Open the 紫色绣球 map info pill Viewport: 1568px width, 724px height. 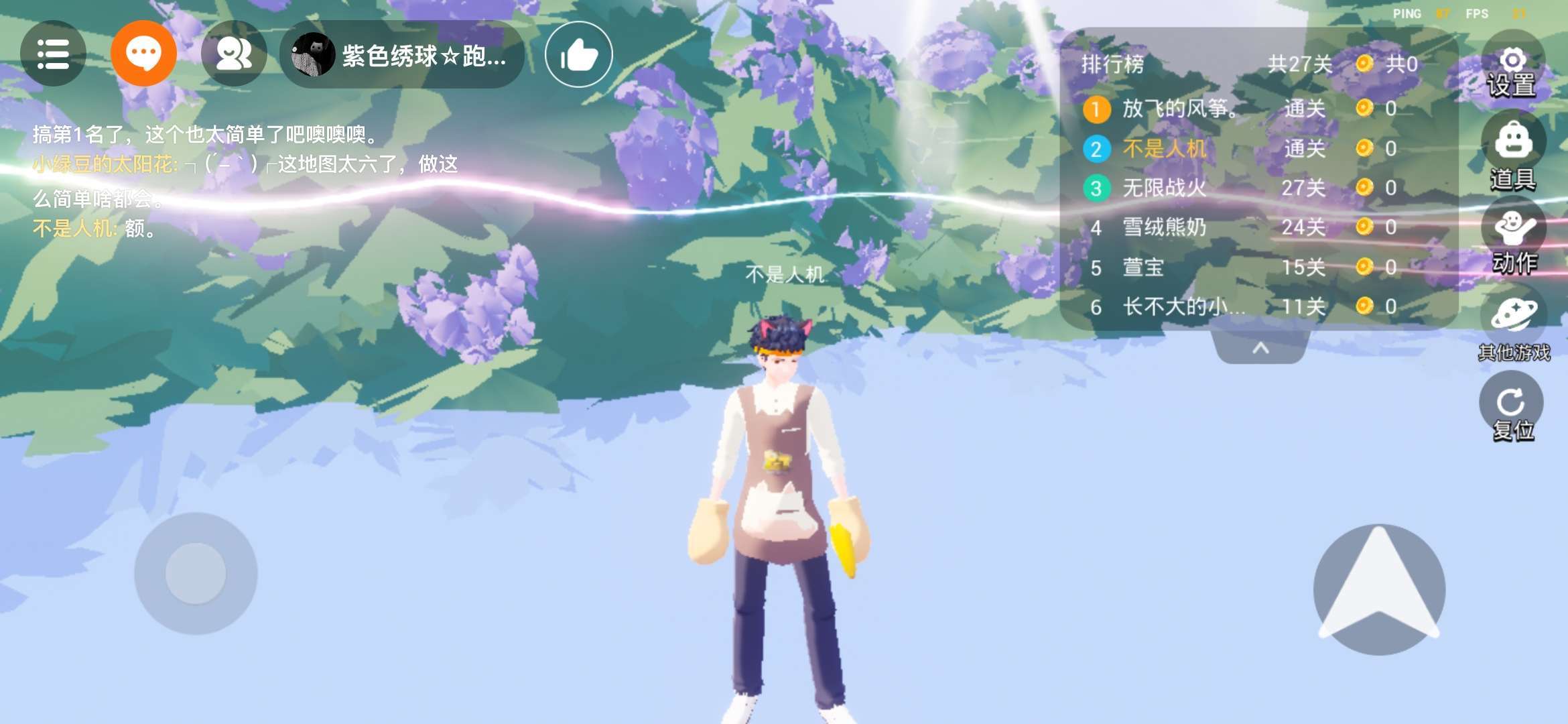click(402, 55)
